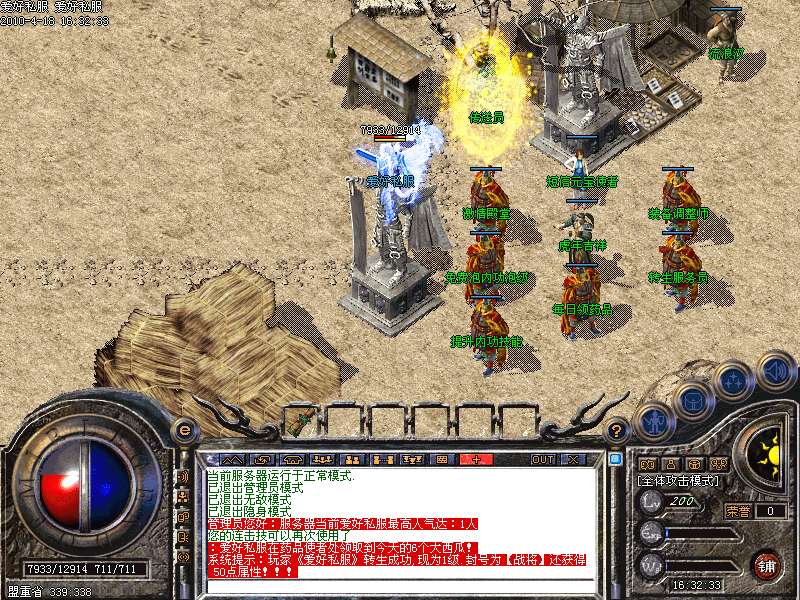This screenshot has width=800, height=600.
Task: Open the bag inventory round button
Action: pyautogui.click(x=692, y=400)
